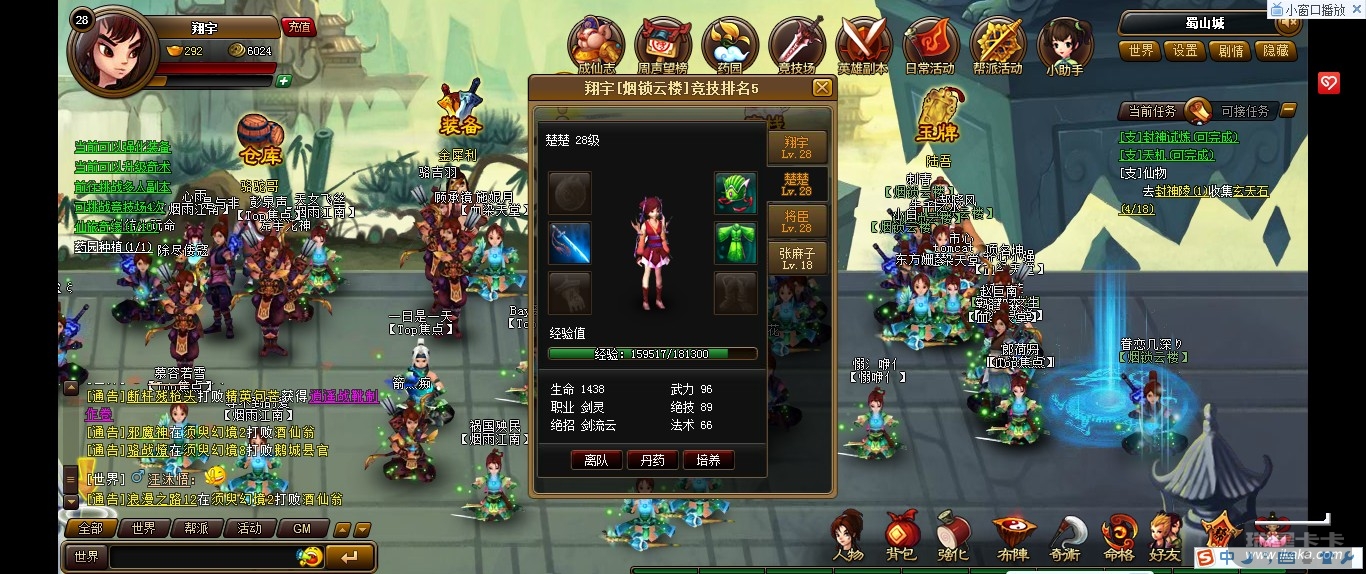Open the 好友 friends list

(1165, 536)
